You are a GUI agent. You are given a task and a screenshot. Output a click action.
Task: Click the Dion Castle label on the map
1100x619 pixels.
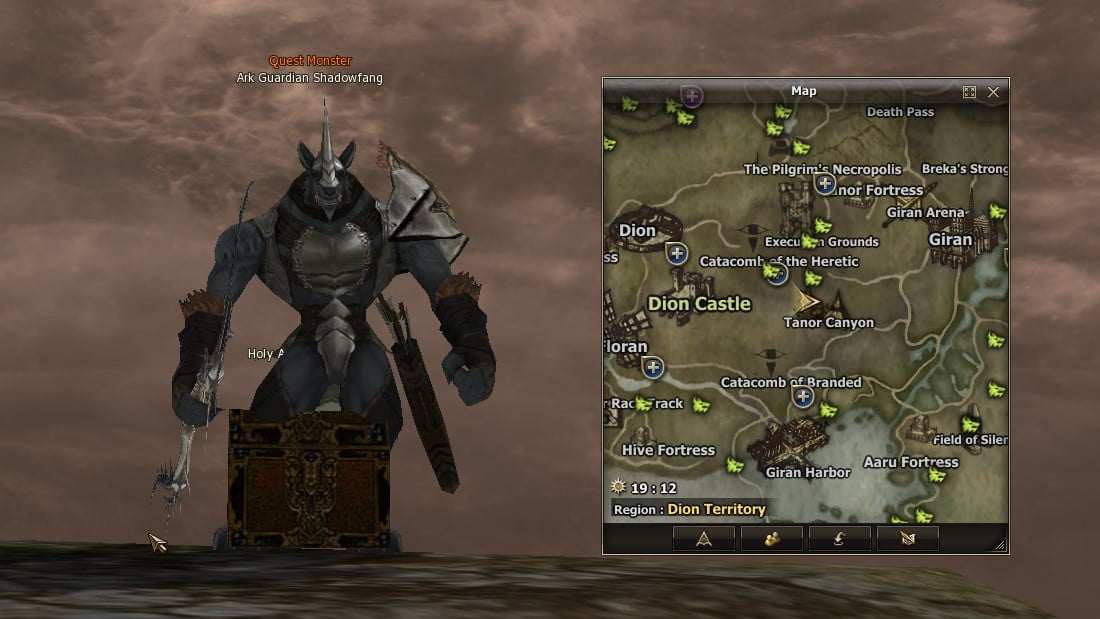click(698, 304)
